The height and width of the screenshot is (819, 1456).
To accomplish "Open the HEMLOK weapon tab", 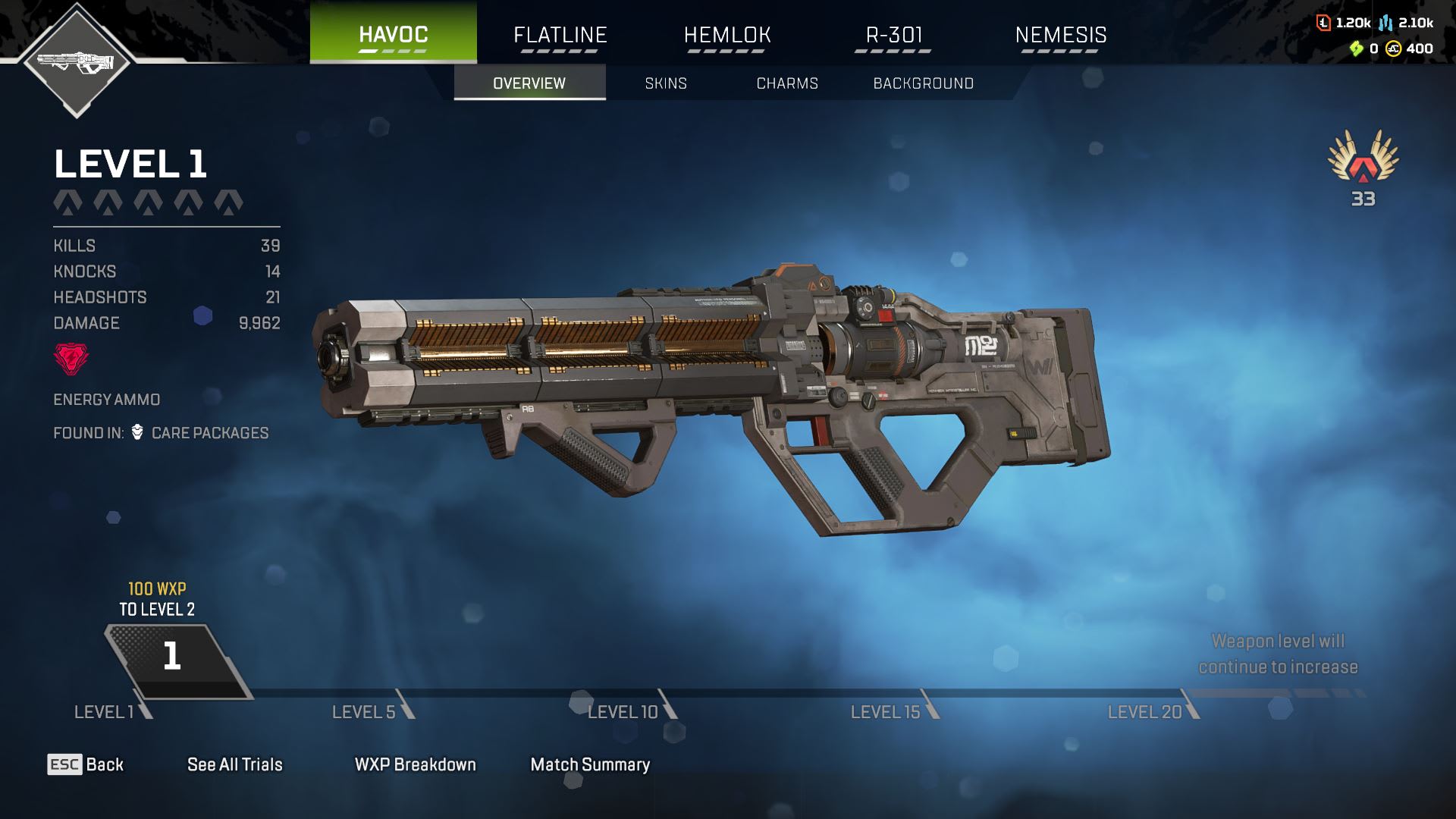I will click(726, 35).
